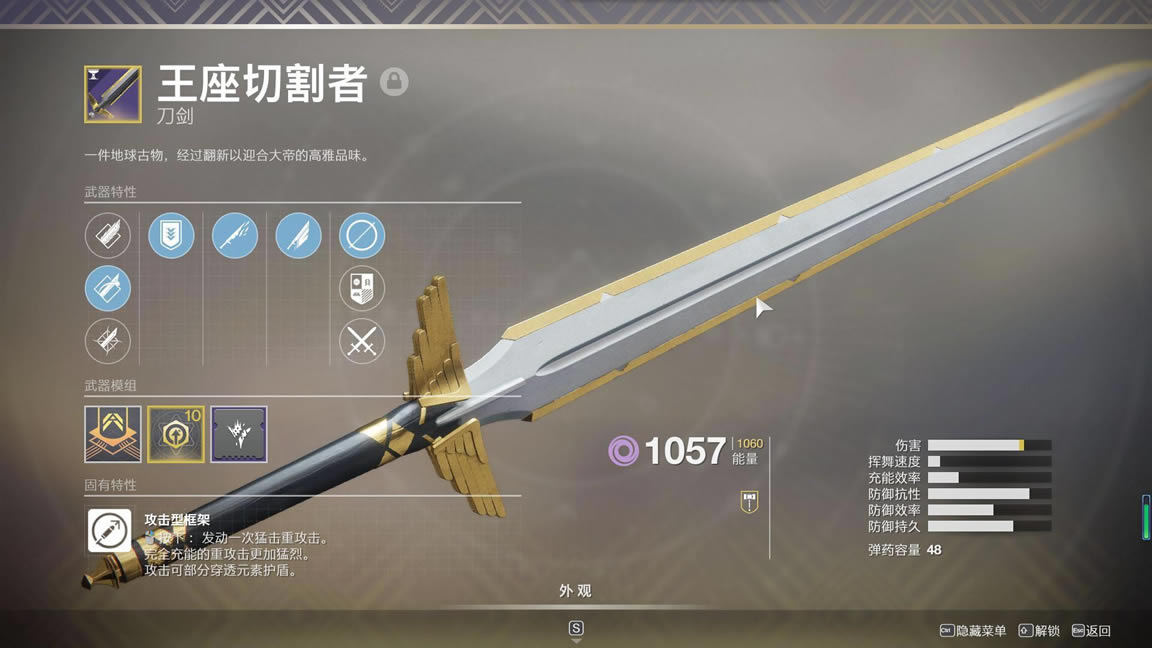1152x648 pixels.
Task: Choose the highlighted blade perk with the curved slash
Action: tap(107, 289)
